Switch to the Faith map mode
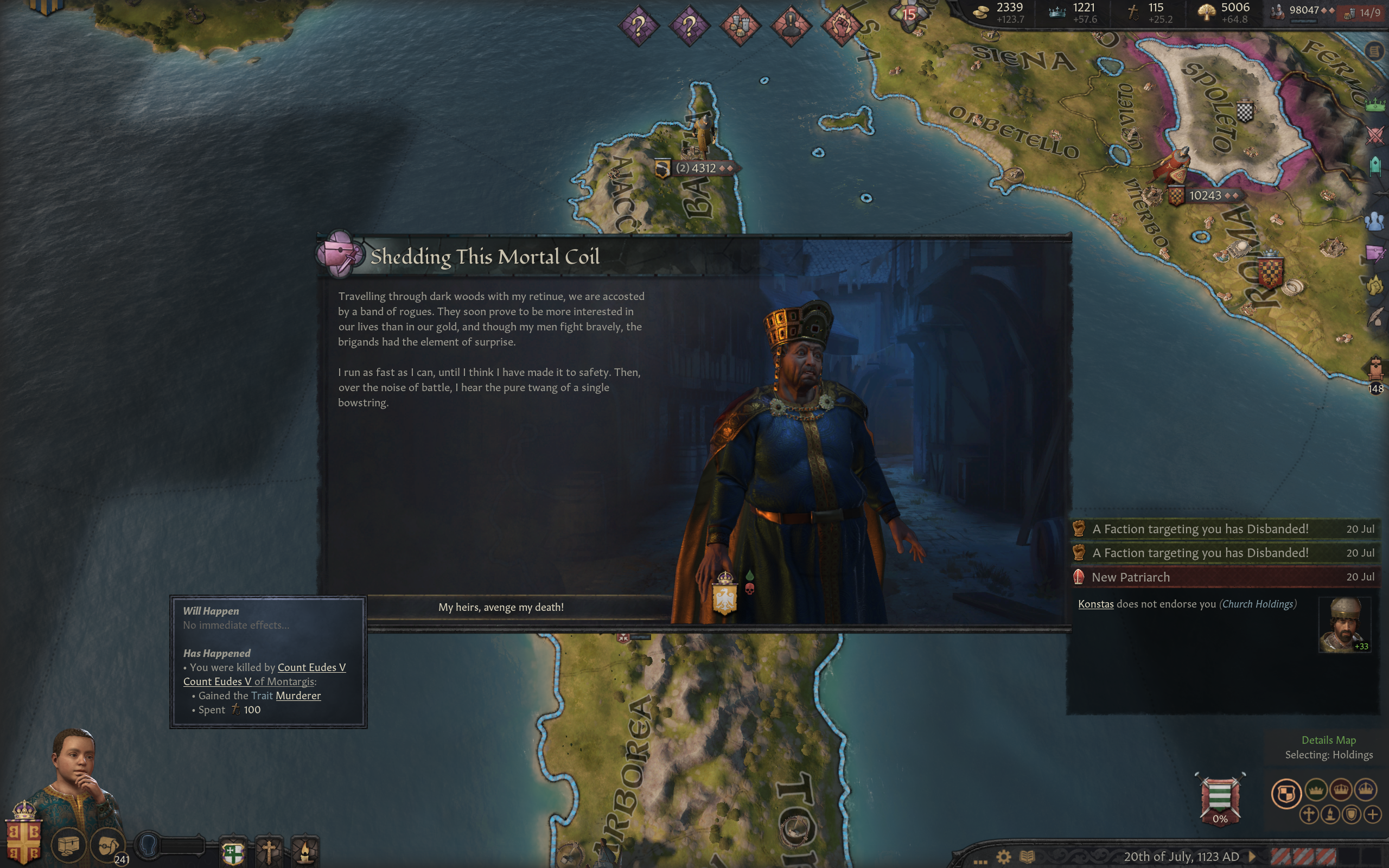Image resolution: width=1389 pixels, height=868 pixels. point(1309,814)
